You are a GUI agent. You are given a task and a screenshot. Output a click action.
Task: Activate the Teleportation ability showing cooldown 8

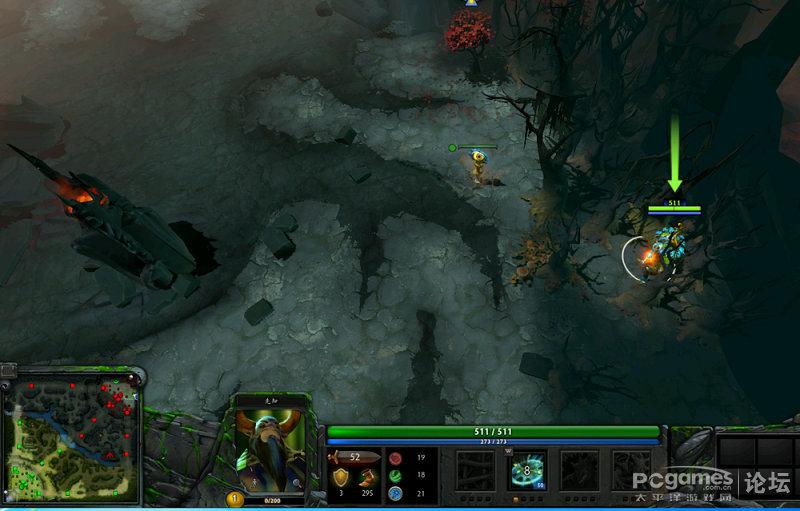click(x=527, y=469)
